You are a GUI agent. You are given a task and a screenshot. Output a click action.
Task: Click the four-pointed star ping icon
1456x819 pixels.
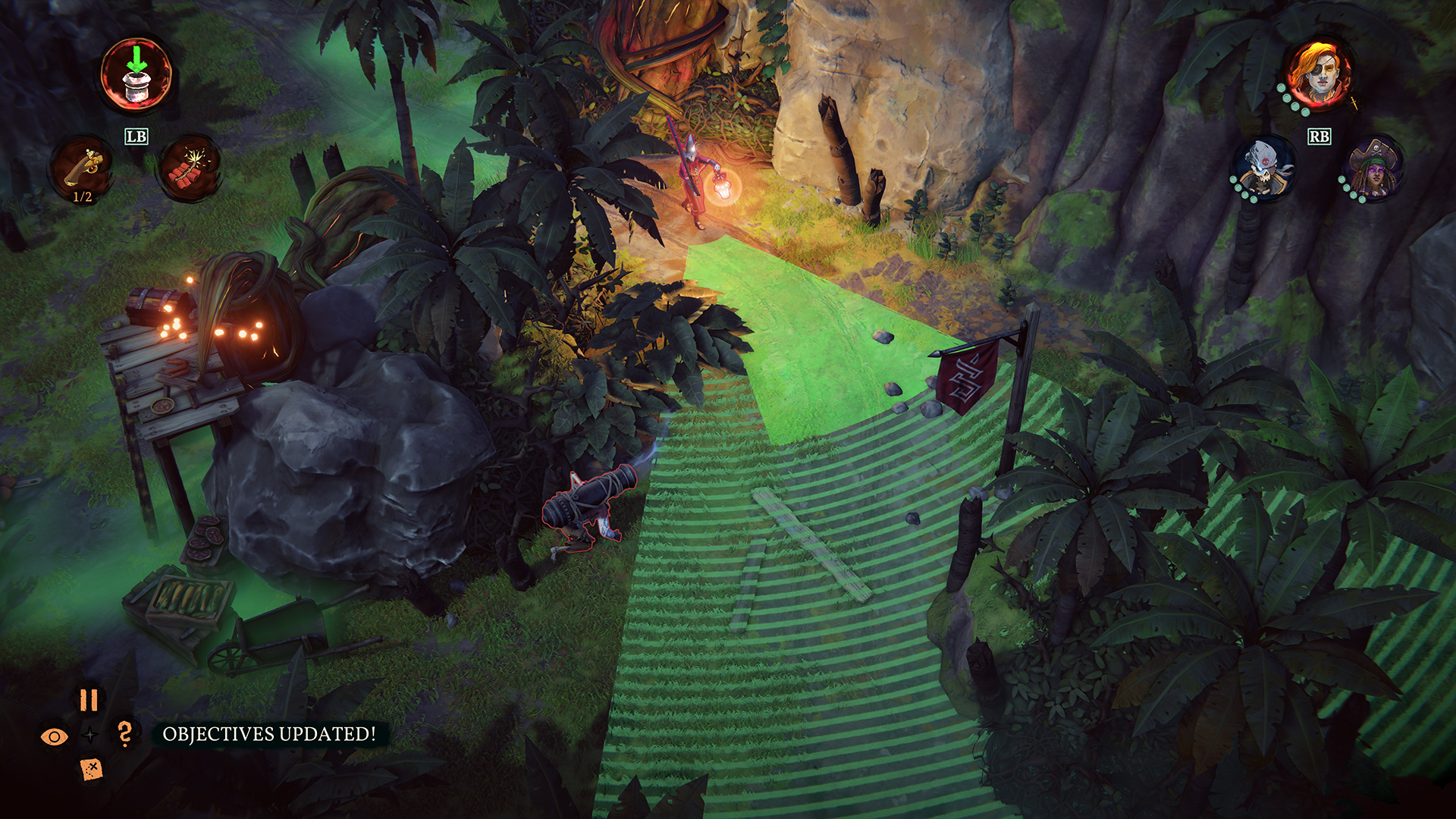point(90,734)
